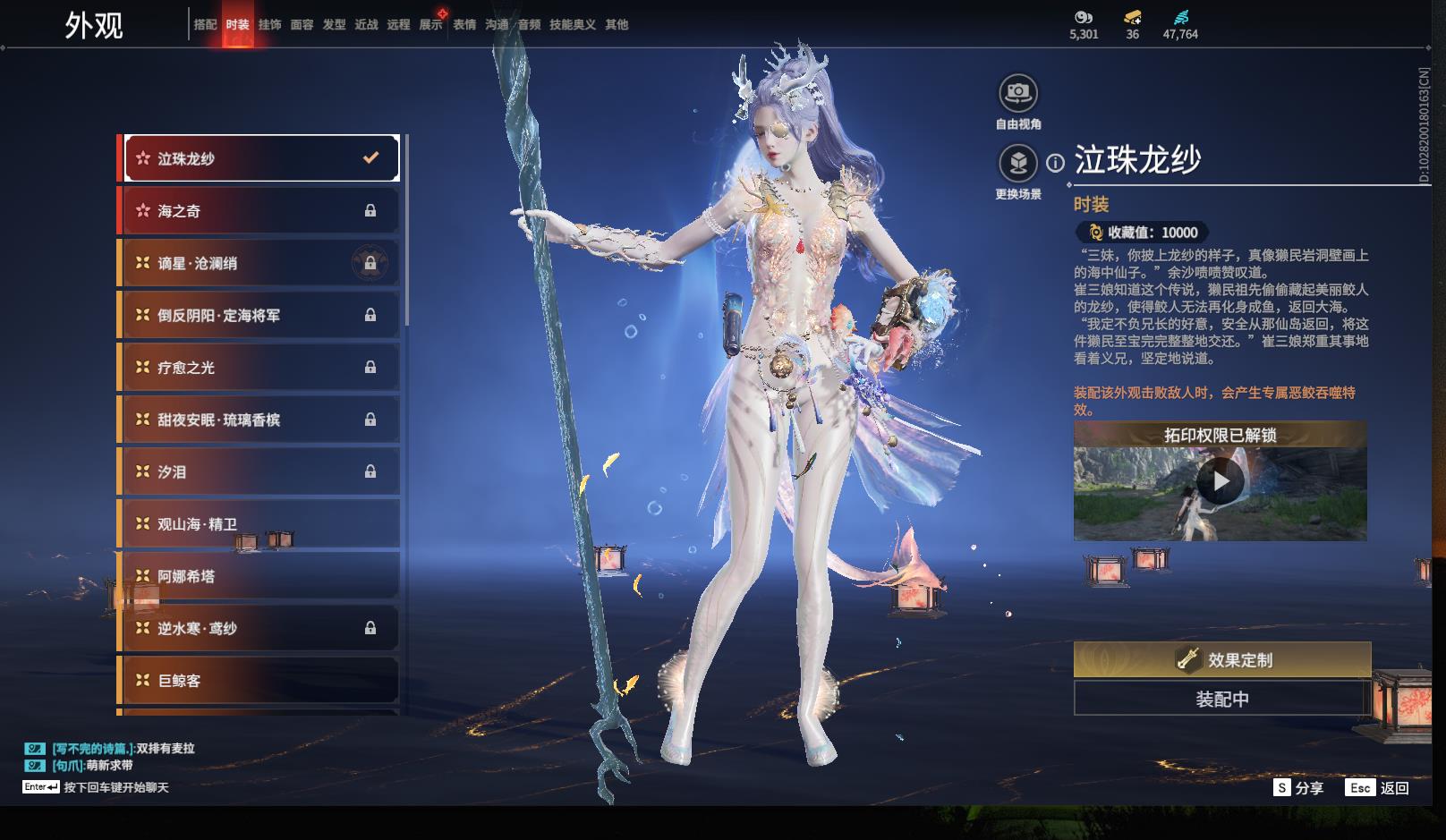This screenshot has height=840, width=1446.
Task: Click the 更换场景 change scene icon
Action: click(x=1018, y=164)
